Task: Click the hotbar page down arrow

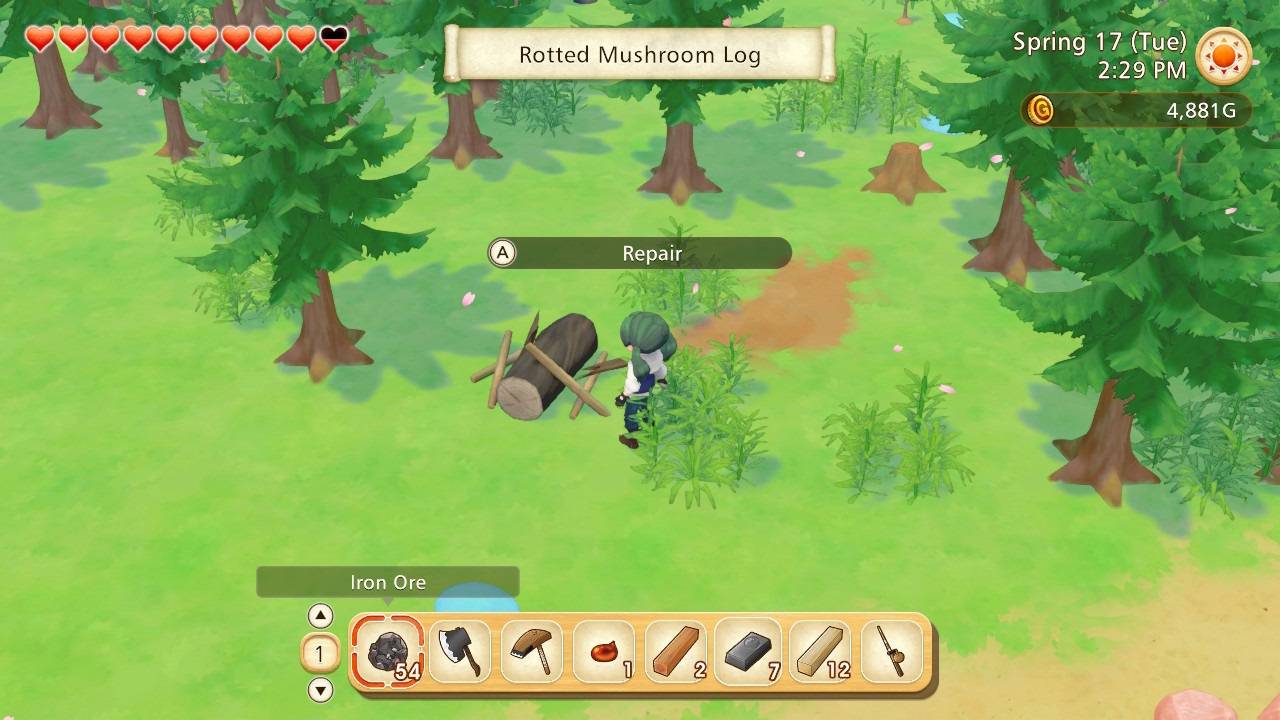Action: (320, 690)
